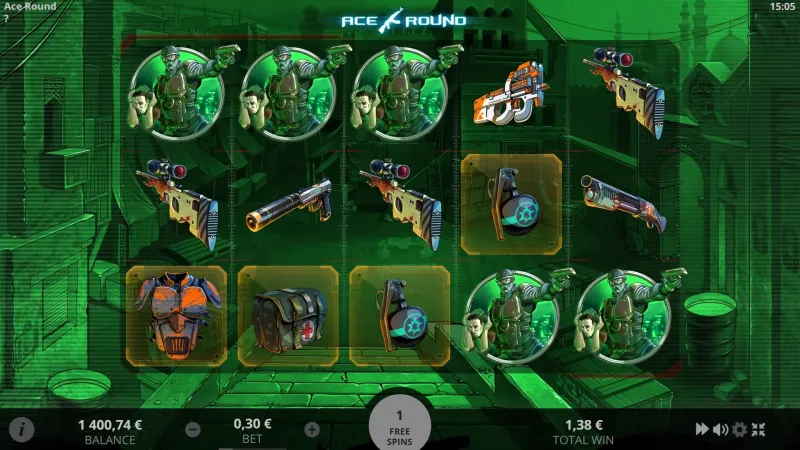Open the game info panel
800x450 pixels.
click(21, 429)
